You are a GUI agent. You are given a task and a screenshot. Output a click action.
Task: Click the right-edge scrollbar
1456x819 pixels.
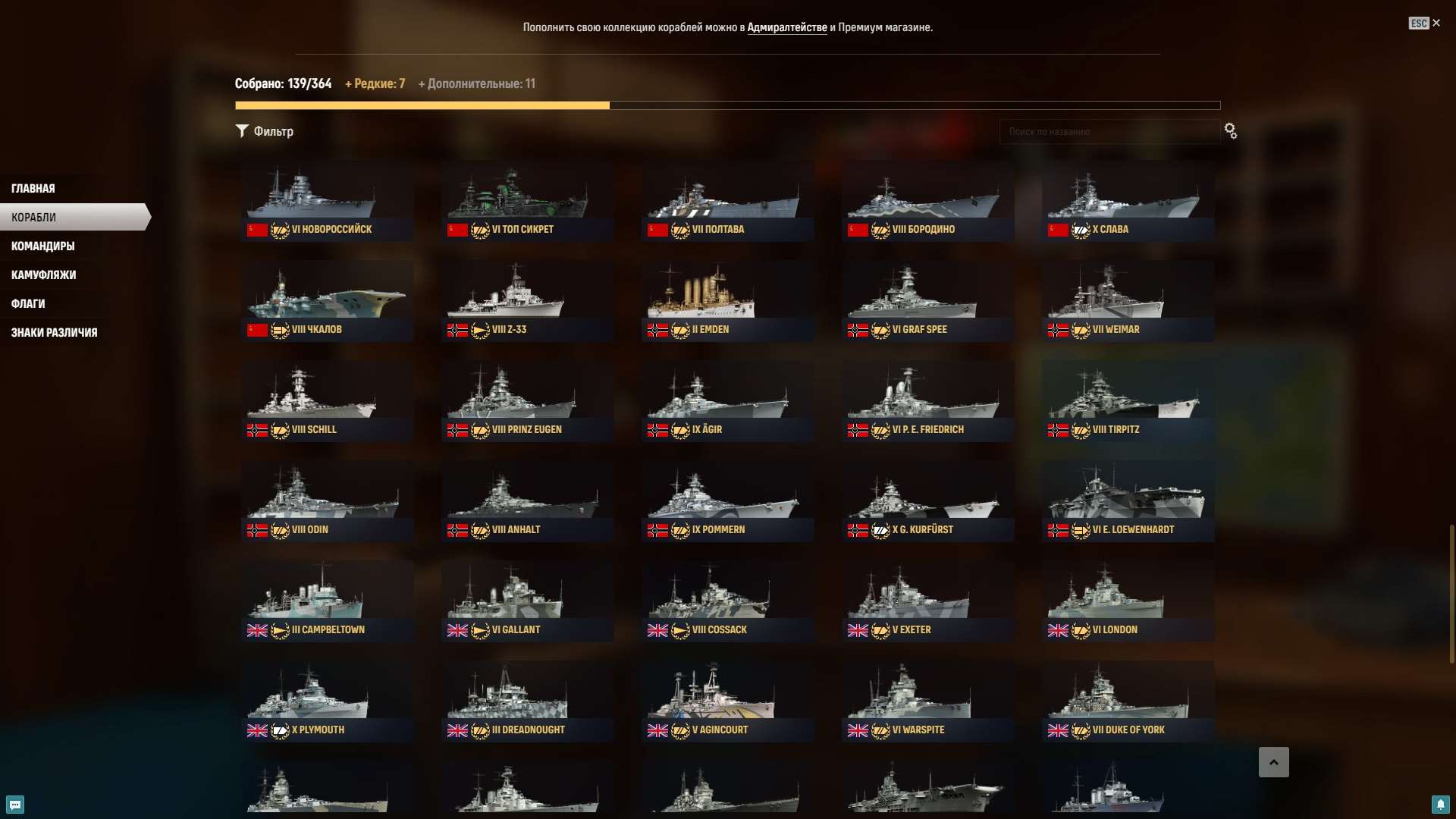point(1451,591)
